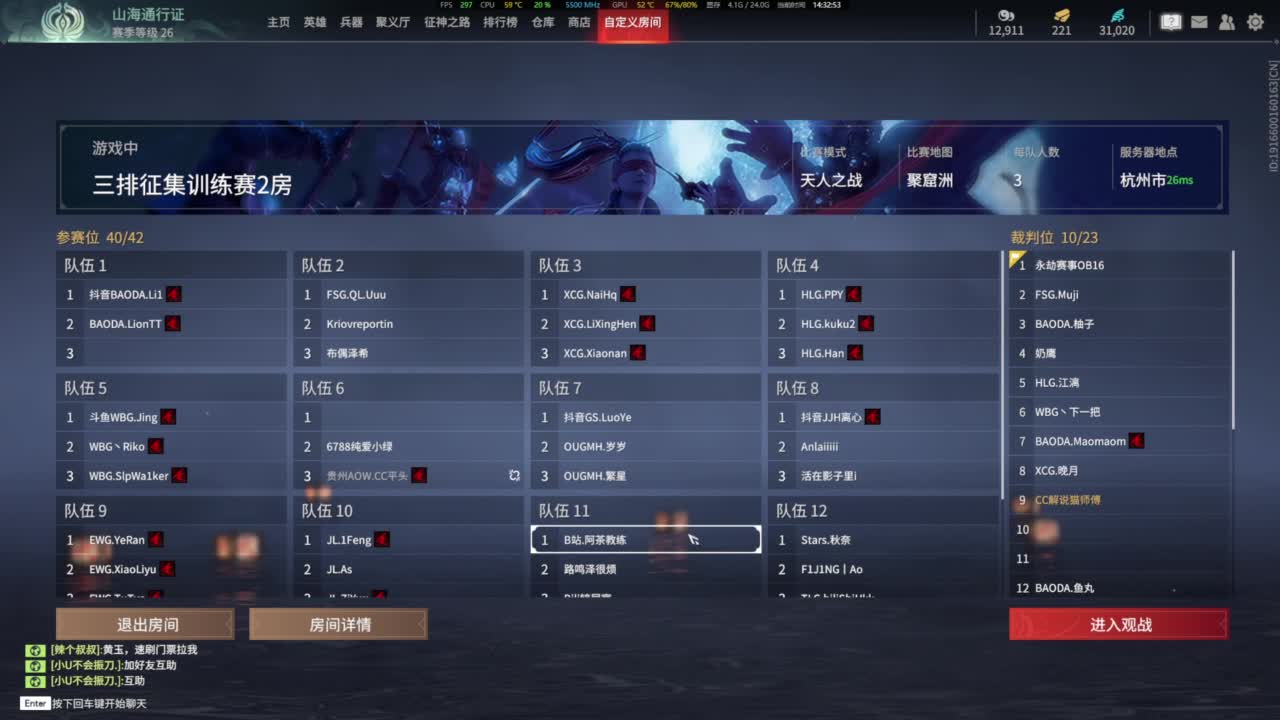
Task: Open the settings gear icon
Action: pyautogui.click(x=1254, y=21)
